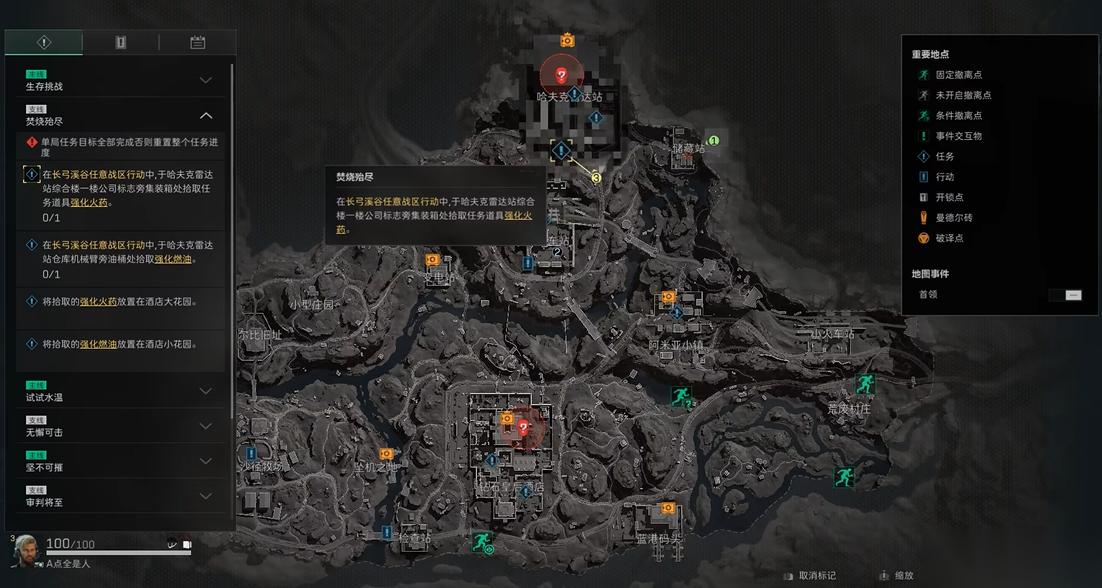Select the boss marker at 哈夫克雷达站
Image resolution: width=1102 pixels, height=588 pixels.
point(561,75)
